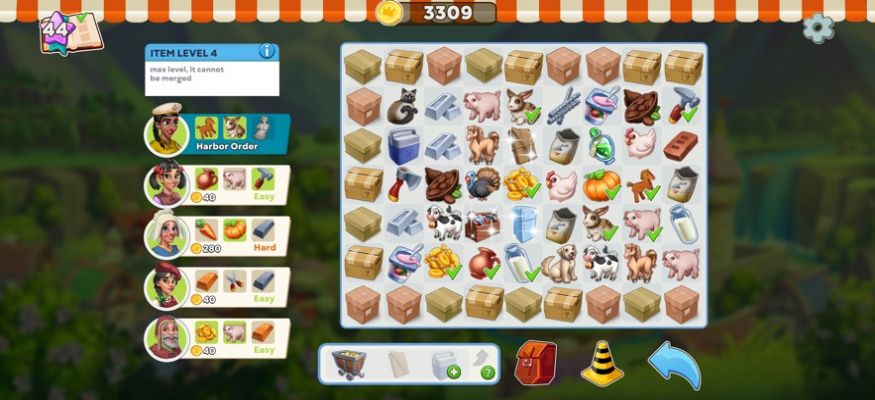This screenshot has width=875, height=400.
Task: Select the green potion flask tile
Action: pos(603,145)
